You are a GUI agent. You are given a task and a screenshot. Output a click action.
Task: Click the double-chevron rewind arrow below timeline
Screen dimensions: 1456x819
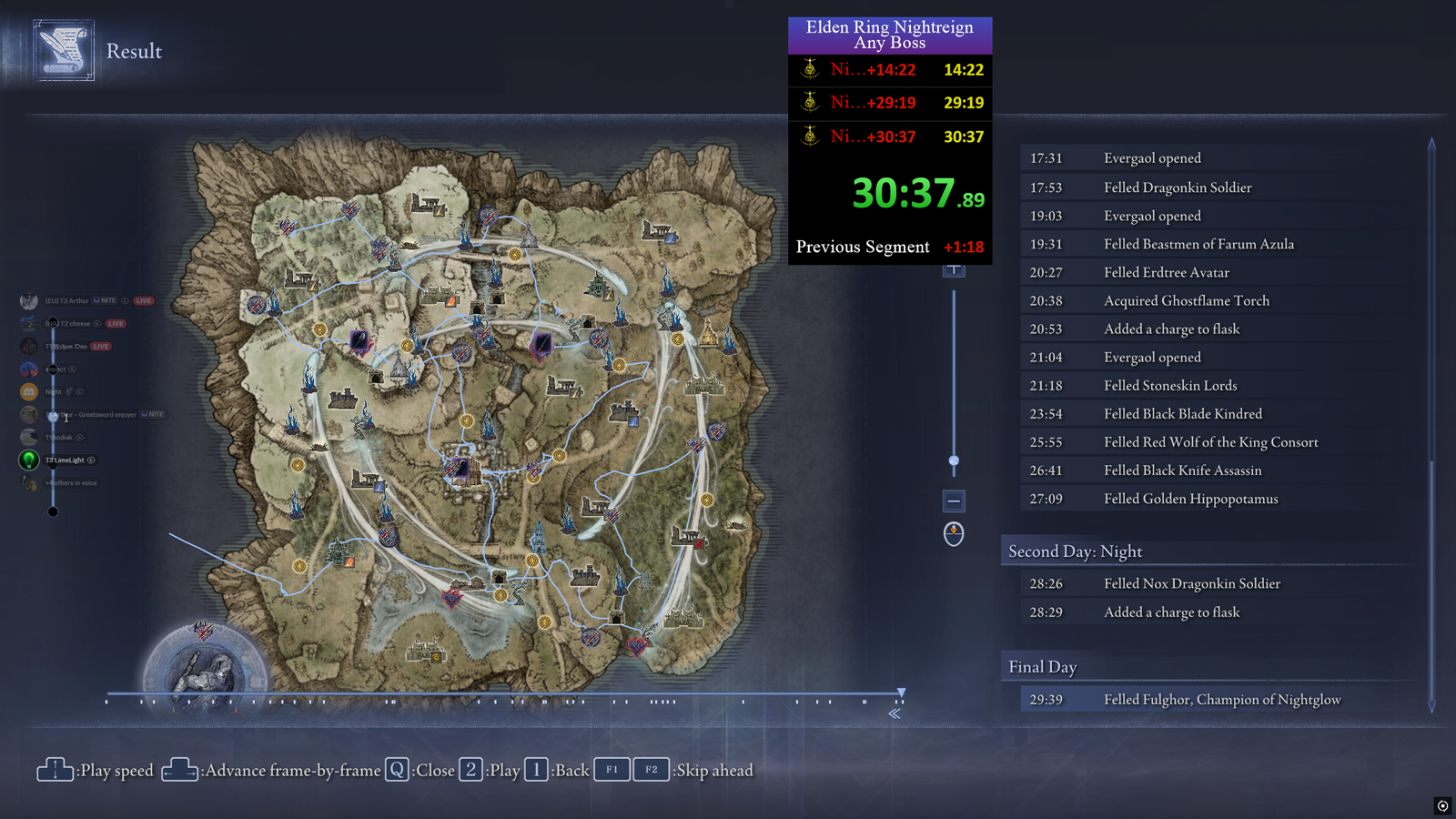(x=895, y=713)
